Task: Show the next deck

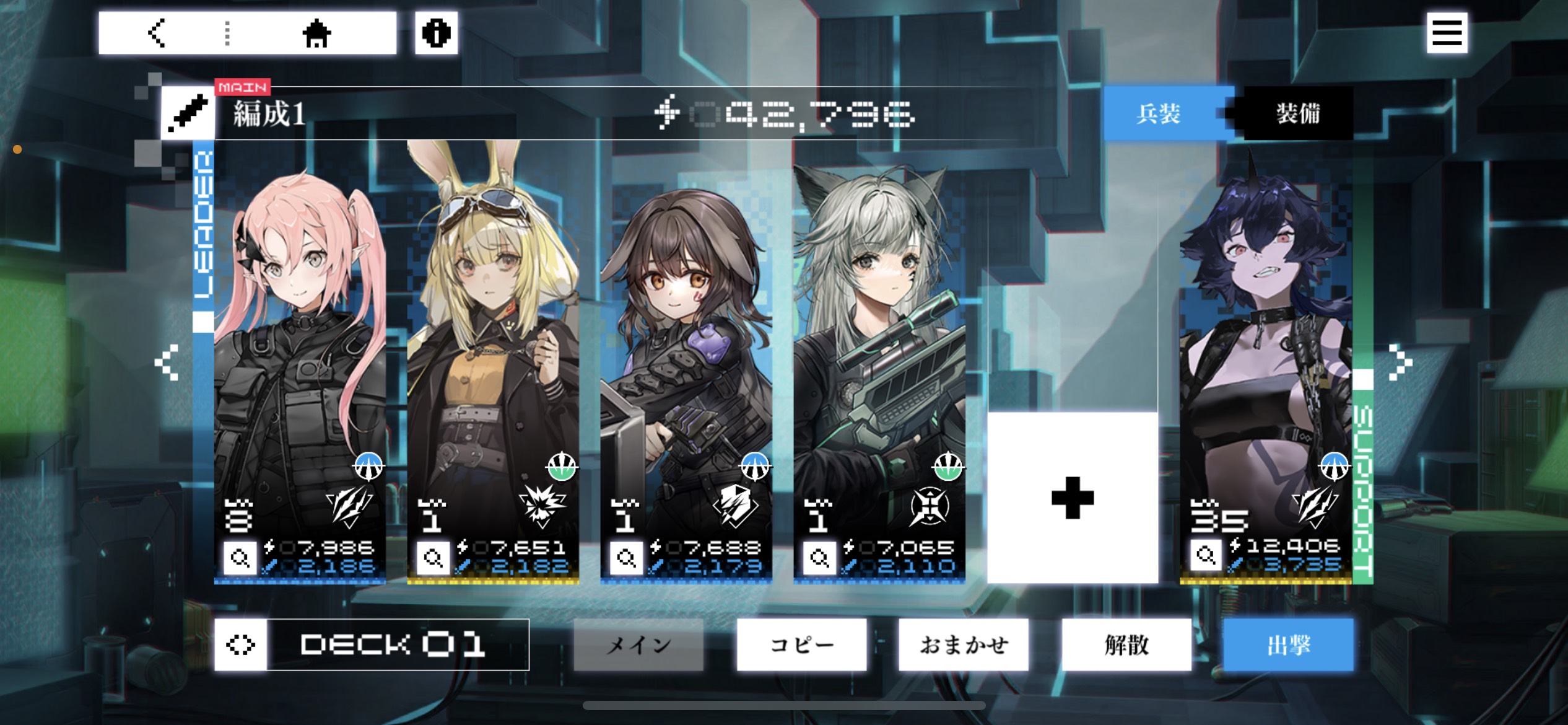Action: click(x=1400, y=362)
